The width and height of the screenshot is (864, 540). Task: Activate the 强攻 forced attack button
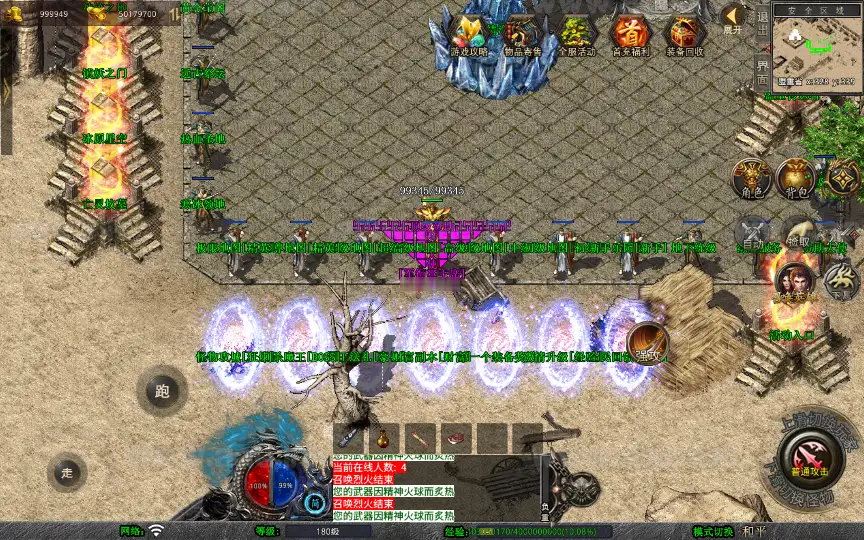648,343
